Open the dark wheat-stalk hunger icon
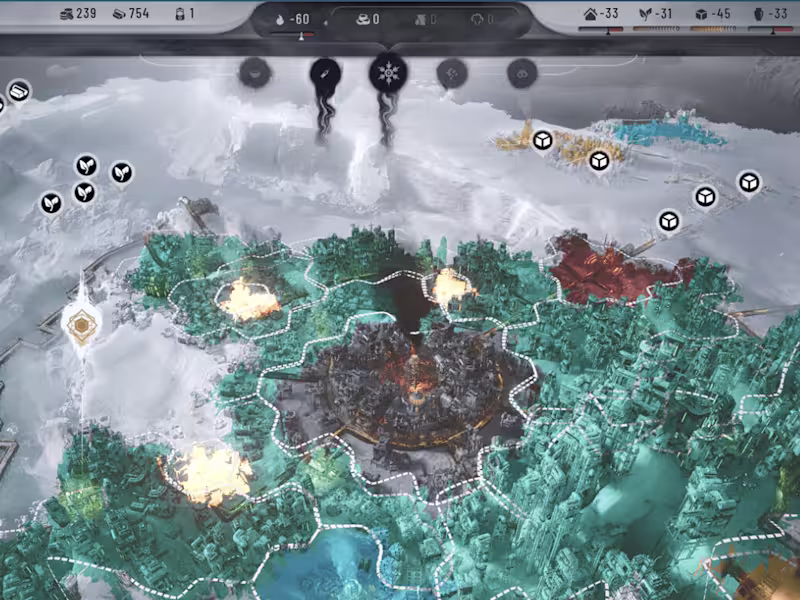This screenshot has height=600, width=800. pyautogui.click(x=326, y=72)
